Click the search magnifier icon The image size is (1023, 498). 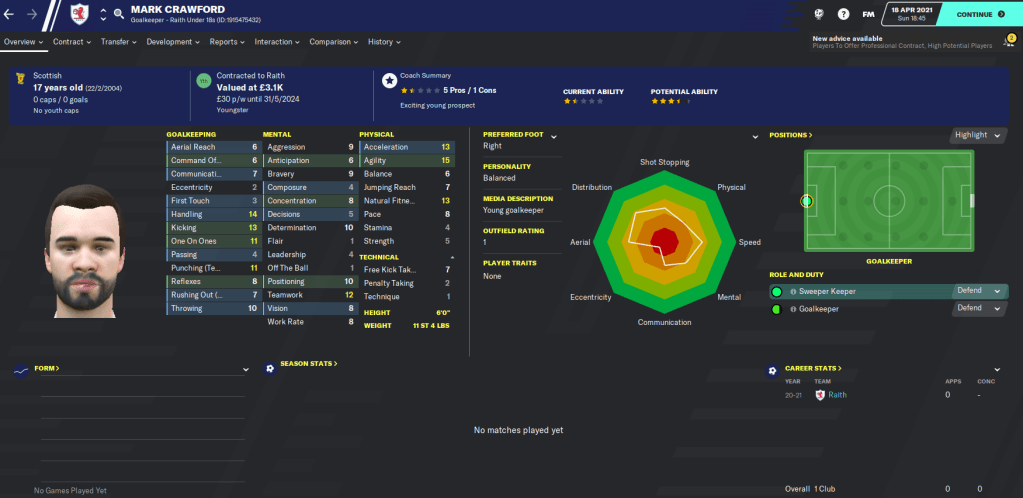(x=119, y=15)
